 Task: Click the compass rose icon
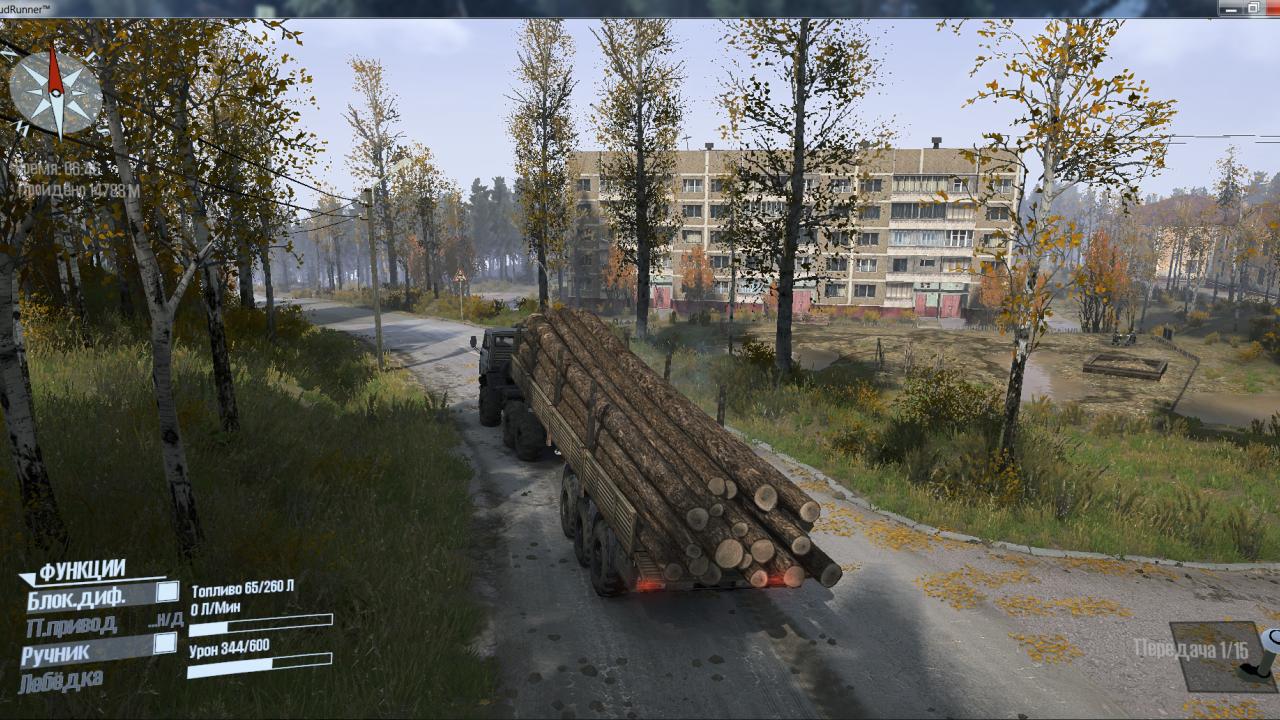point(55,92)
